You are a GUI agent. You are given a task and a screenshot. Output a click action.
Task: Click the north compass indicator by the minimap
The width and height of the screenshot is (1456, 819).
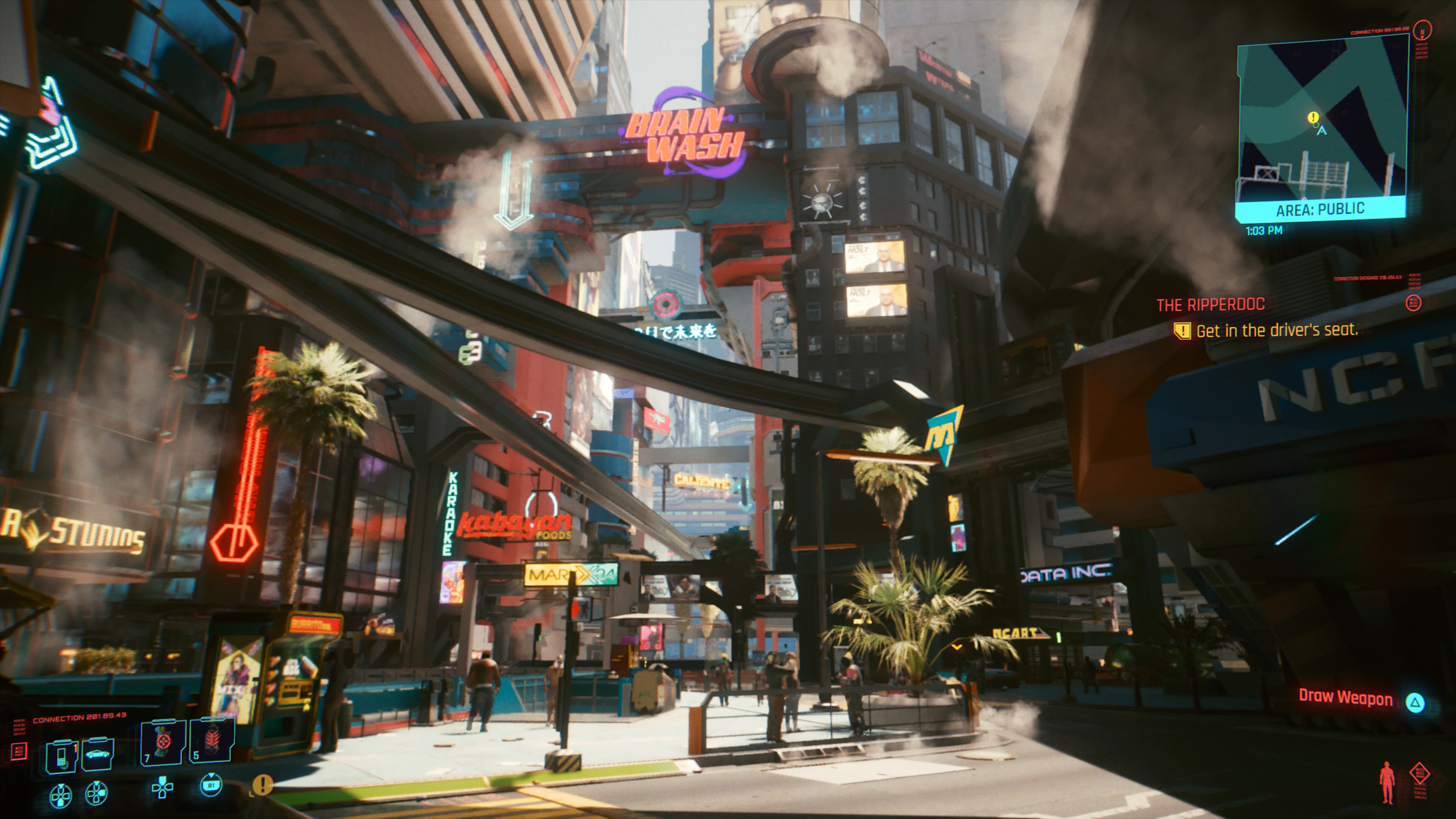click(x=1422, y=30)
